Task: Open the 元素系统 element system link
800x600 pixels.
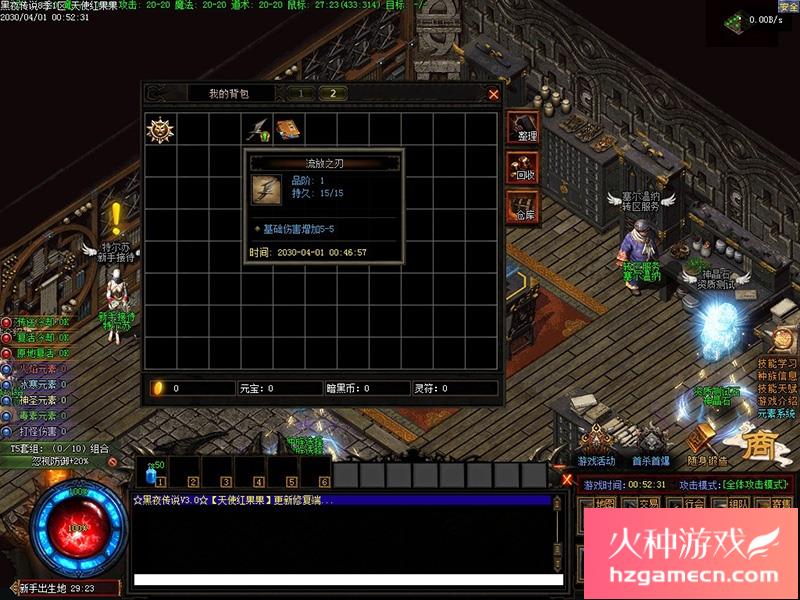Action: tap(777, 413)
